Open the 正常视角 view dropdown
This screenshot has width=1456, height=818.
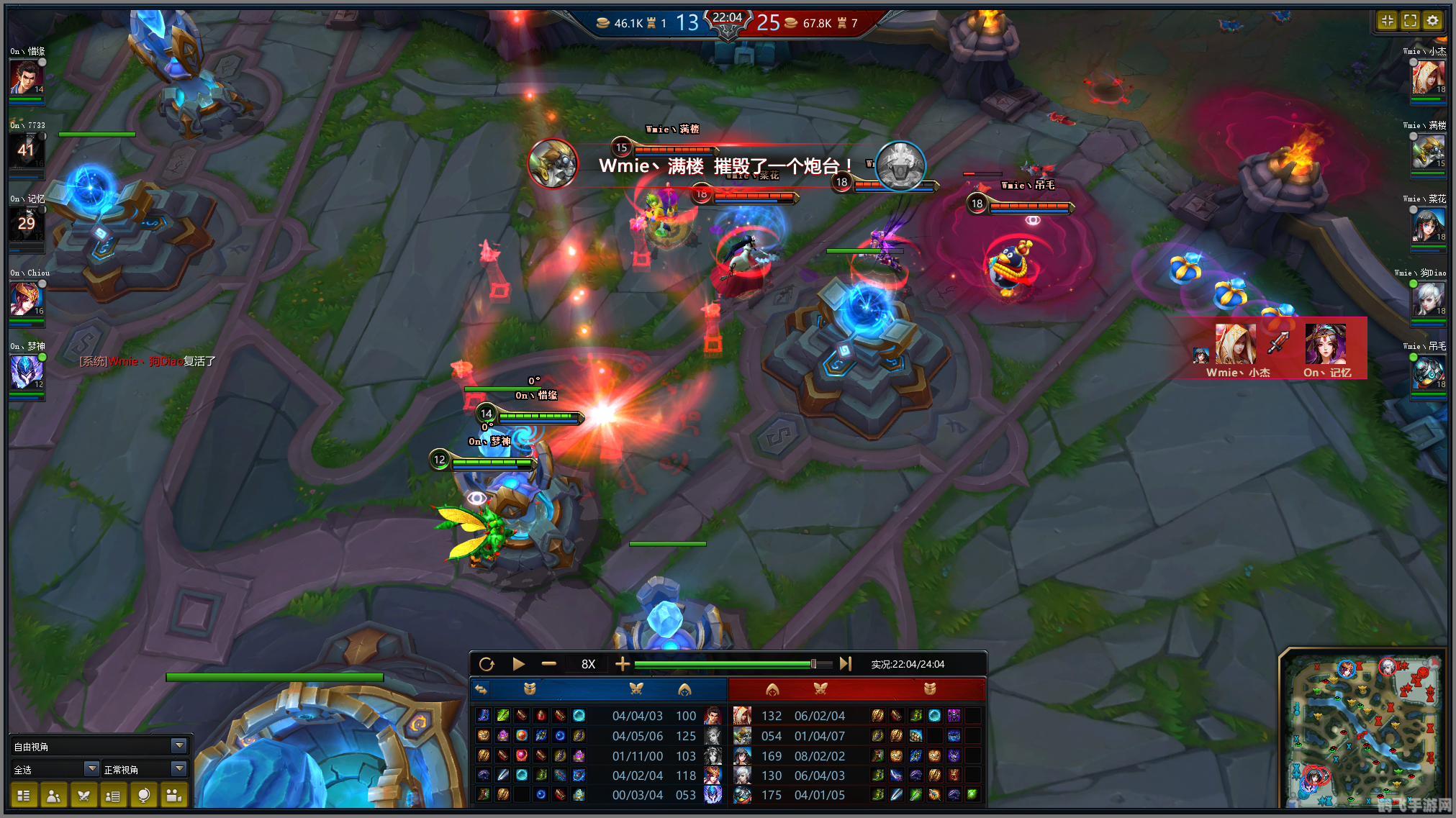point(179,769)
